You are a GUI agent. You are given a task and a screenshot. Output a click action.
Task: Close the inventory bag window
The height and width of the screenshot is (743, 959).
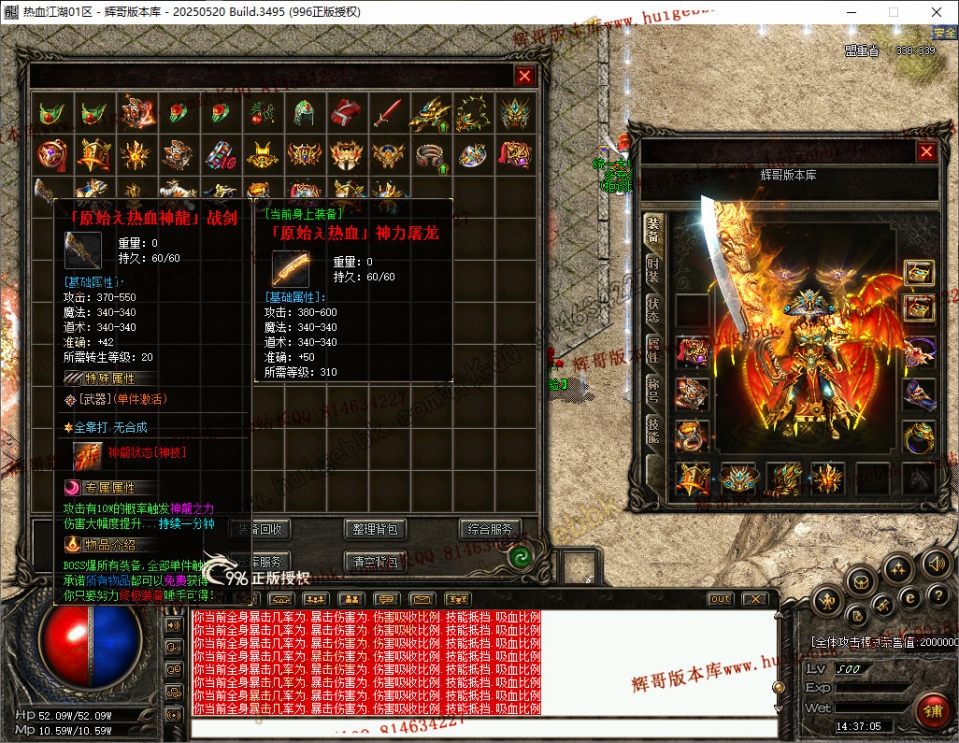pos(524,76)
